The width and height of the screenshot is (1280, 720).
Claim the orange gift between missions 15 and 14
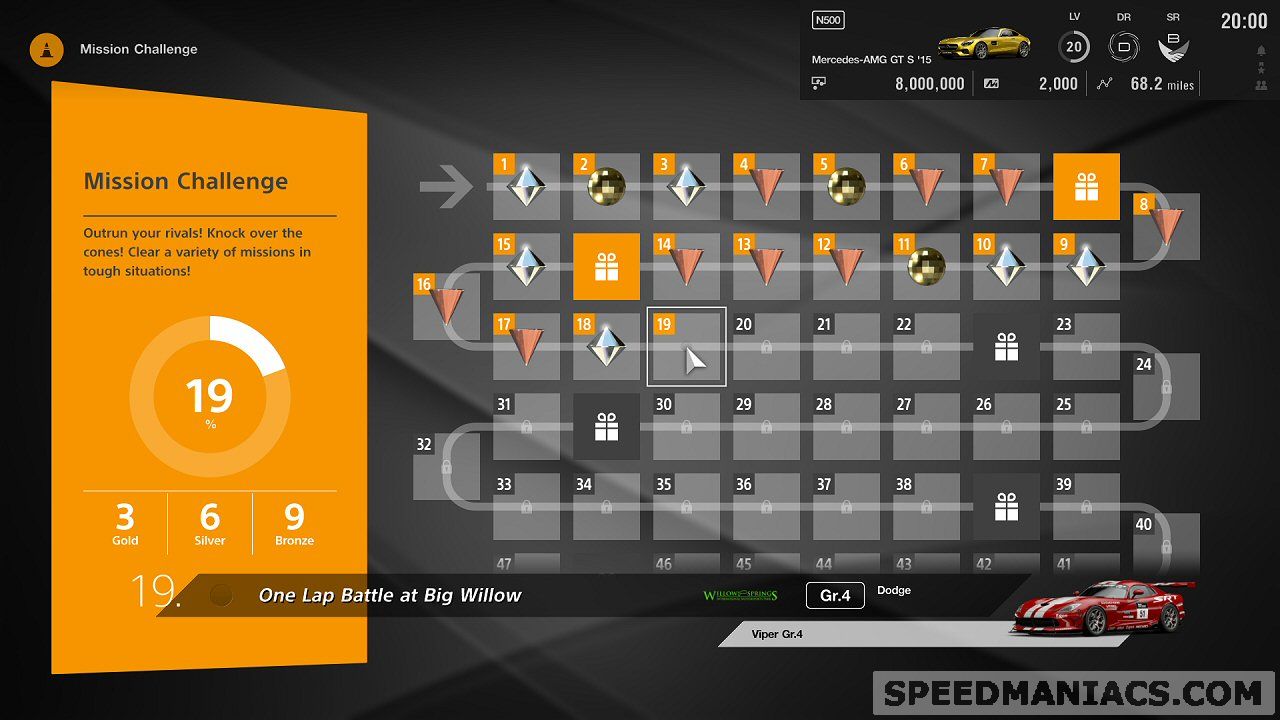coord(606,266)
